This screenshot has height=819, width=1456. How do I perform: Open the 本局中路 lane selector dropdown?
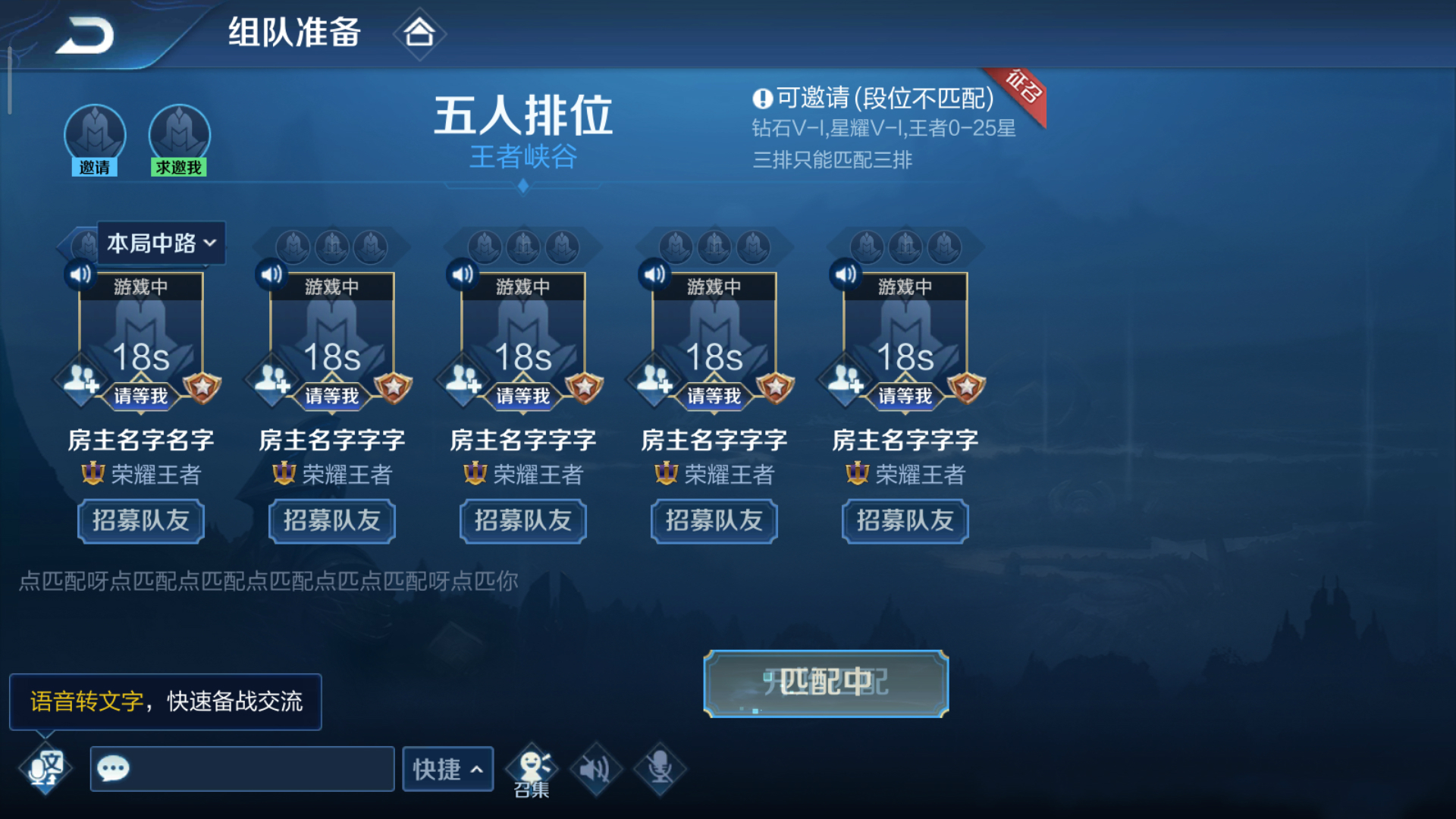point(160,243)
